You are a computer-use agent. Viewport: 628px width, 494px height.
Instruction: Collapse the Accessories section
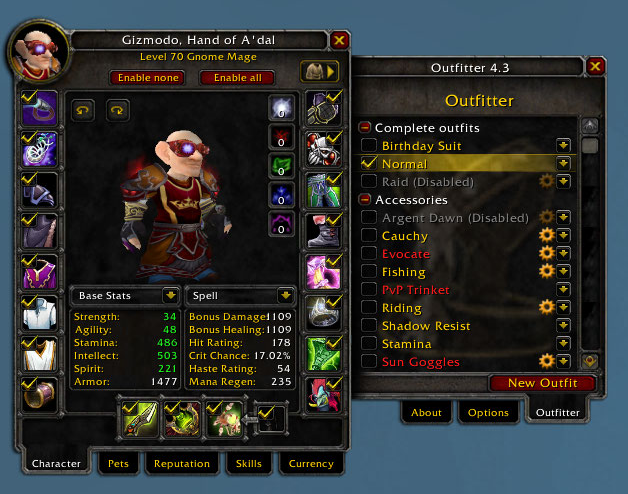(x=365, y=200)
